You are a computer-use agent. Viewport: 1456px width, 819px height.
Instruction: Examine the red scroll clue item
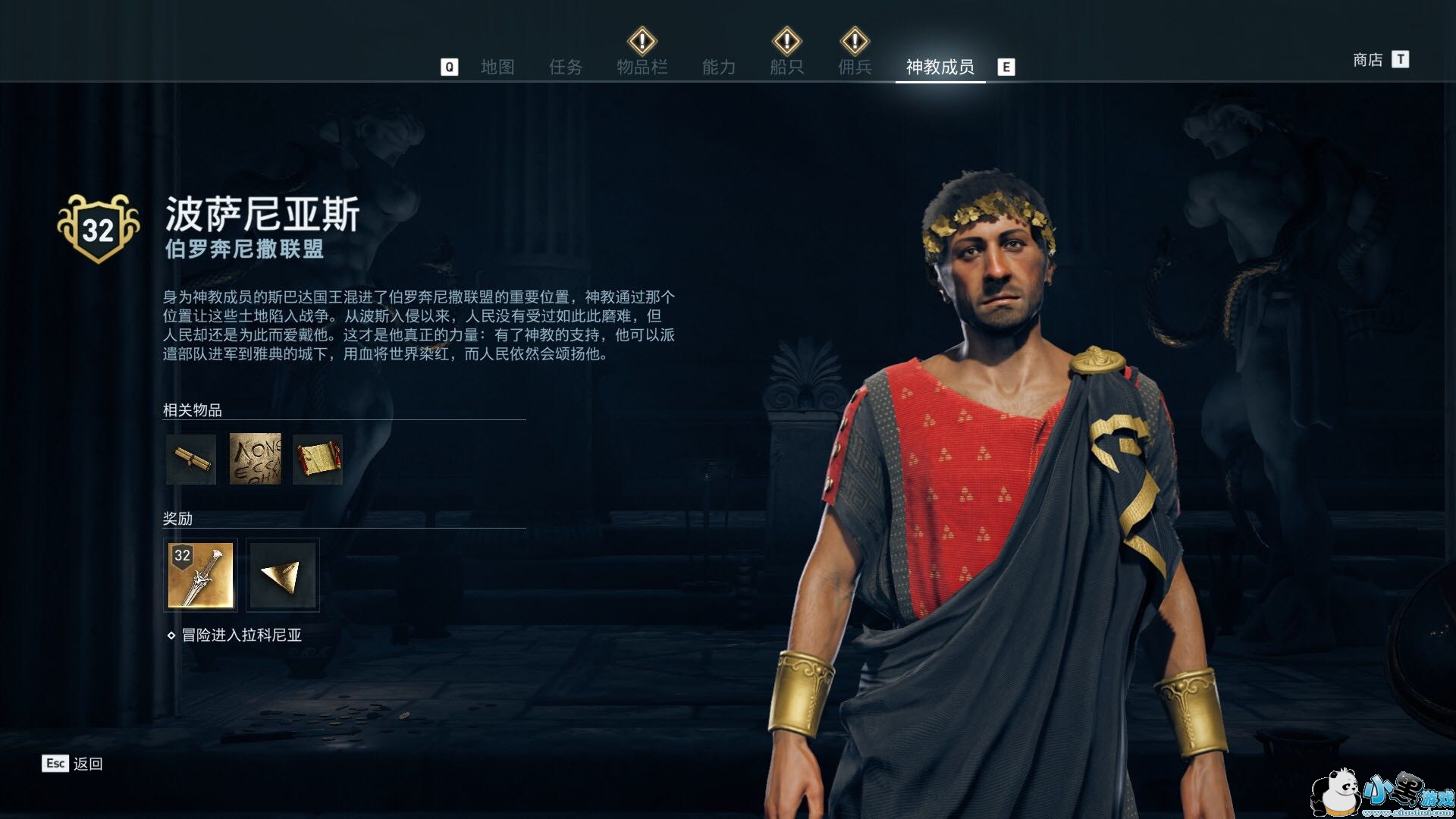(318, 459)
